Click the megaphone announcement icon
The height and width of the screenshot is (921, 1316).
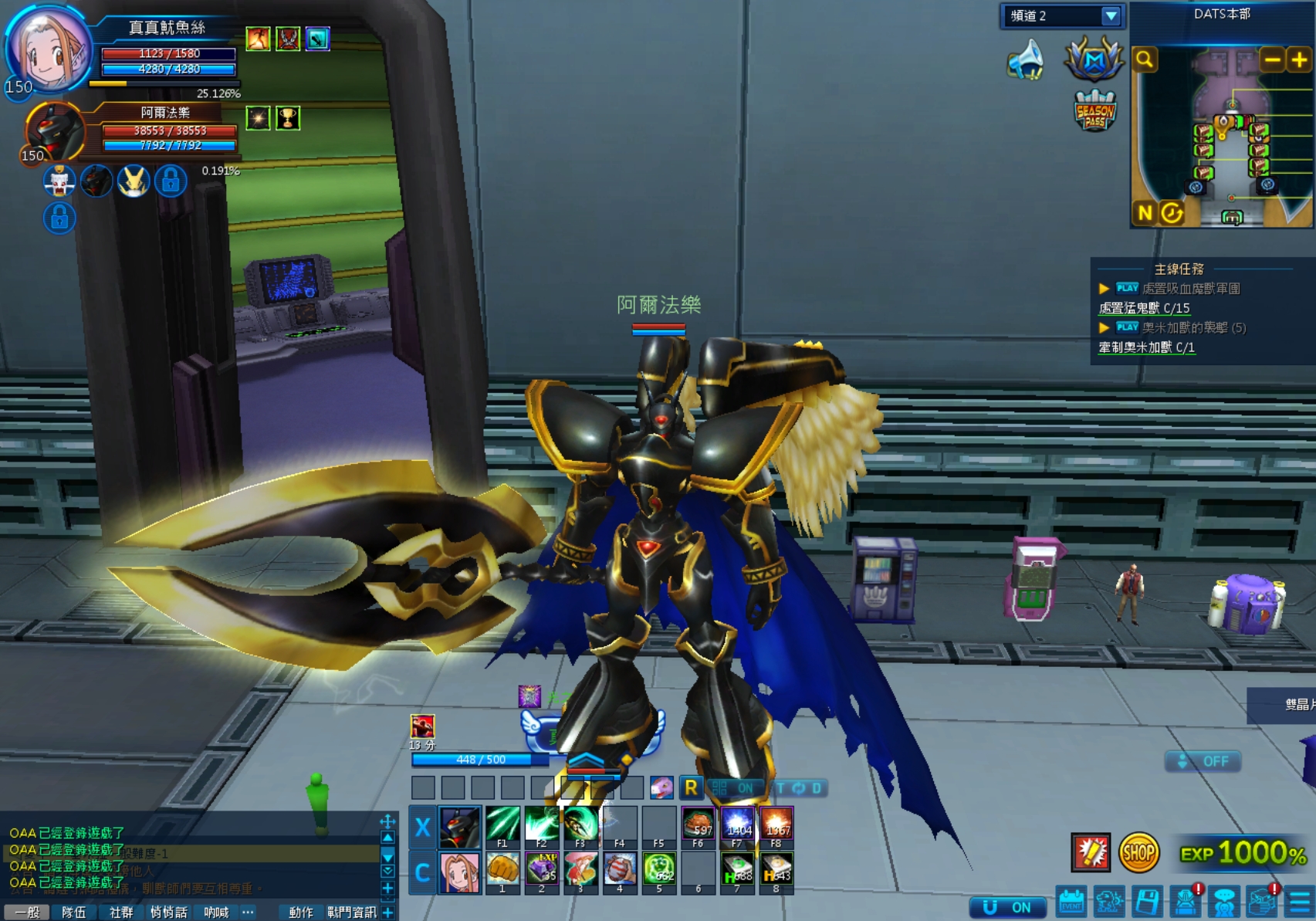1026,60
